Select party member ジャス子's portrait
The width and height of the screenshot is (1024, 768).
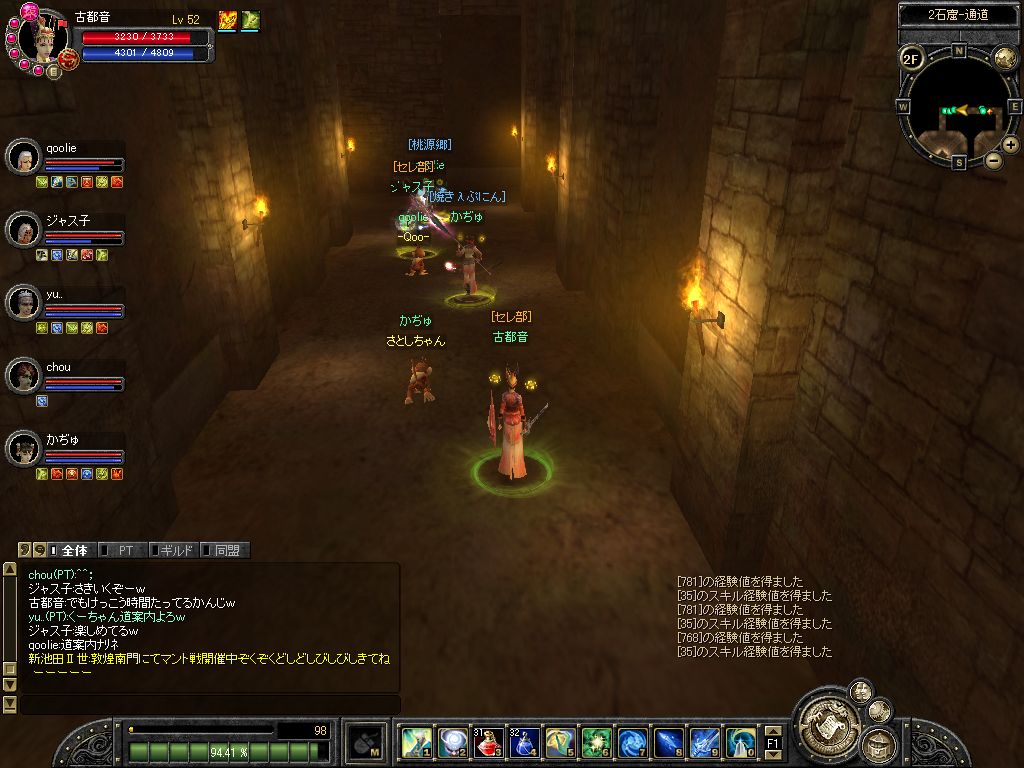(x=22, y=229)
